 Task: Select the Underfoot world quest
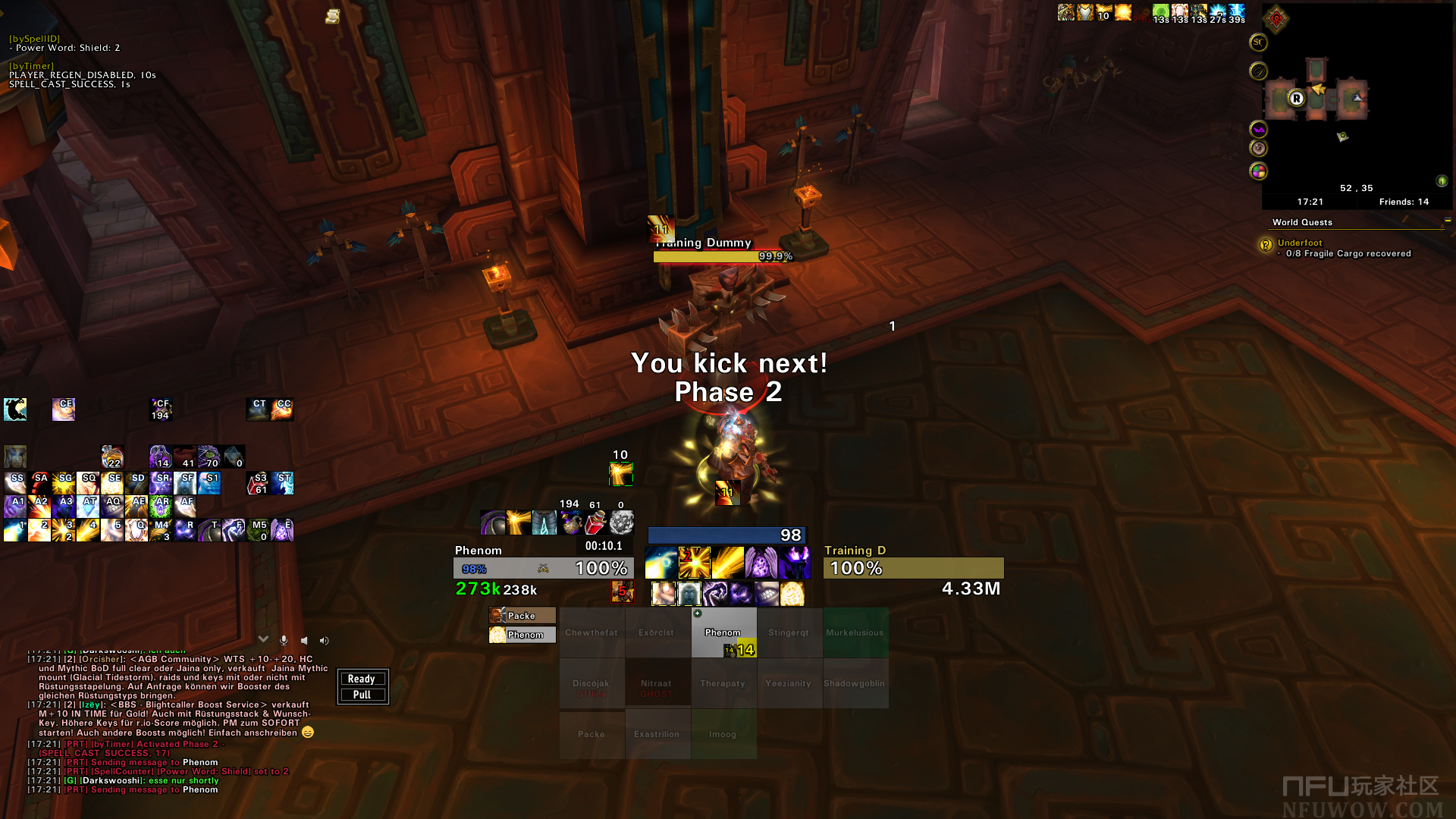pos(1299,243)
